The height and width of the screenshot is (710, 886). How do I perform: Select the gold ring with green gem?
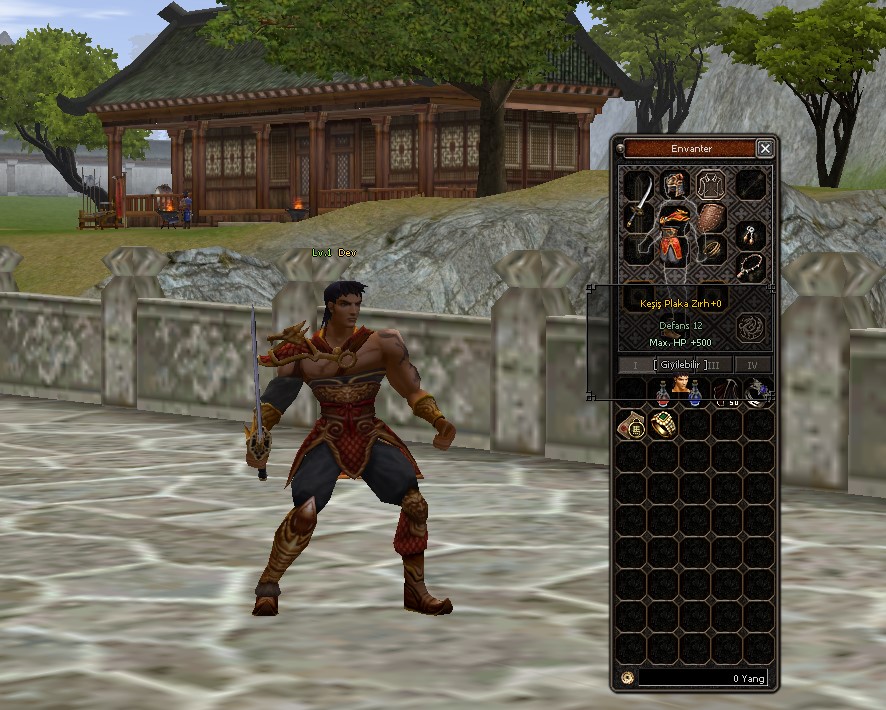point(663,425)
